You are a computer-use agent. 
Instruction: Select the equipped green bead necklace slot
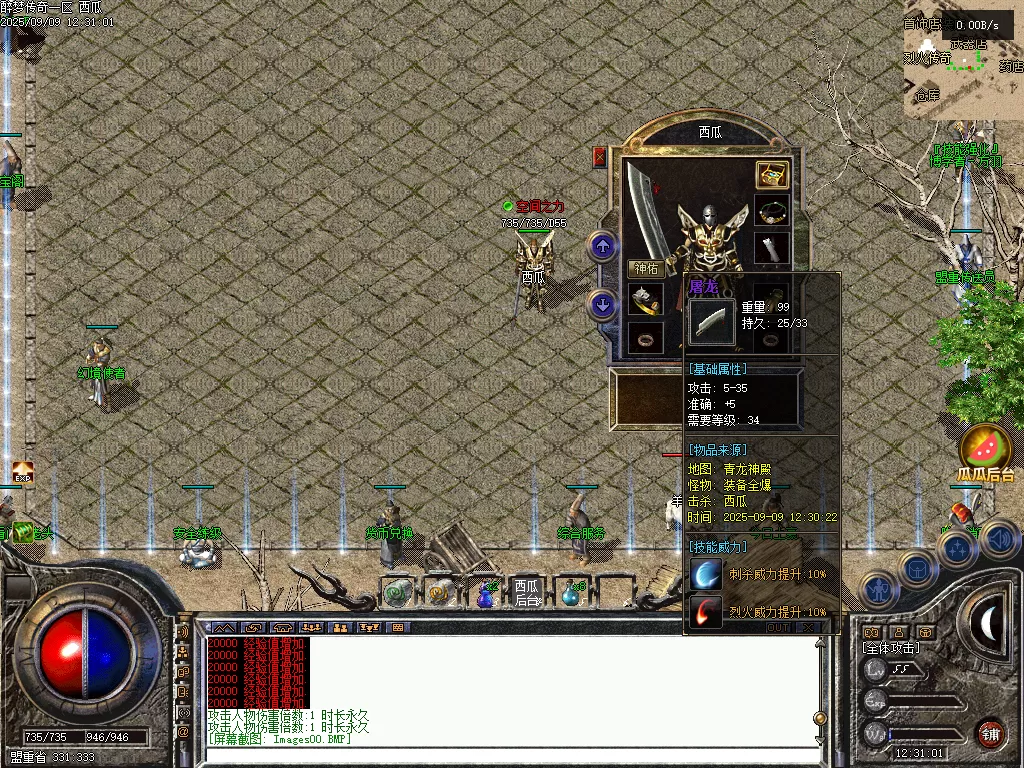pyautogui.click(x=771, y=212)
